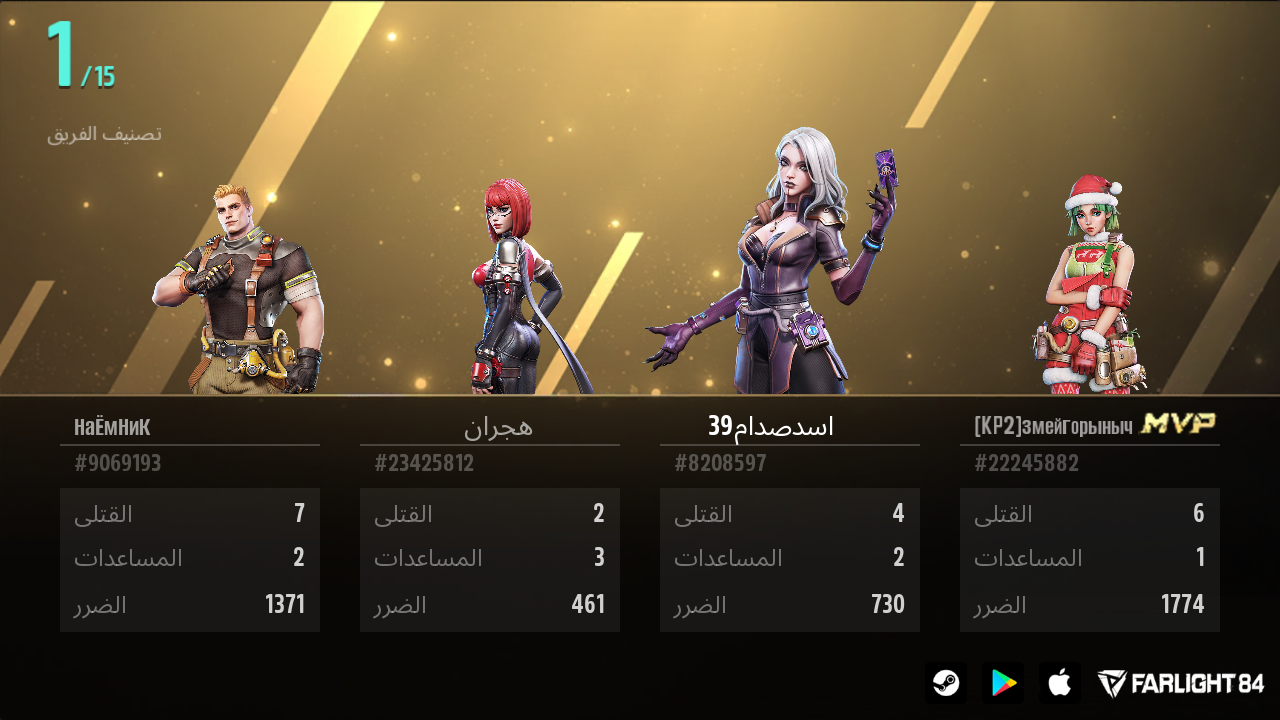Select the Google Play store icon

1004,683
